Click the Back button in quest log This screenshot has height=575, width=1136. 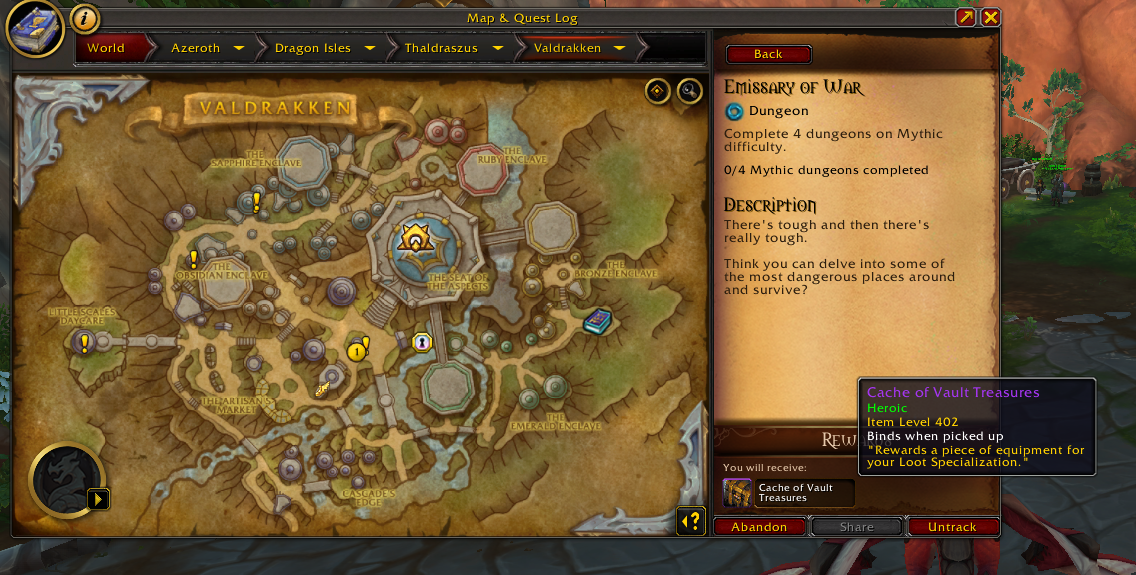(768, 54)
